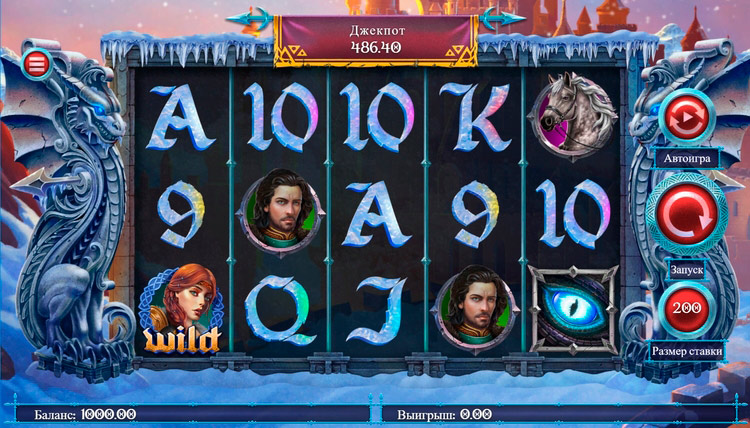Viewport: 750px width, 428px height.
Task: Change the bet size showing 200
Action: [685, 307]
